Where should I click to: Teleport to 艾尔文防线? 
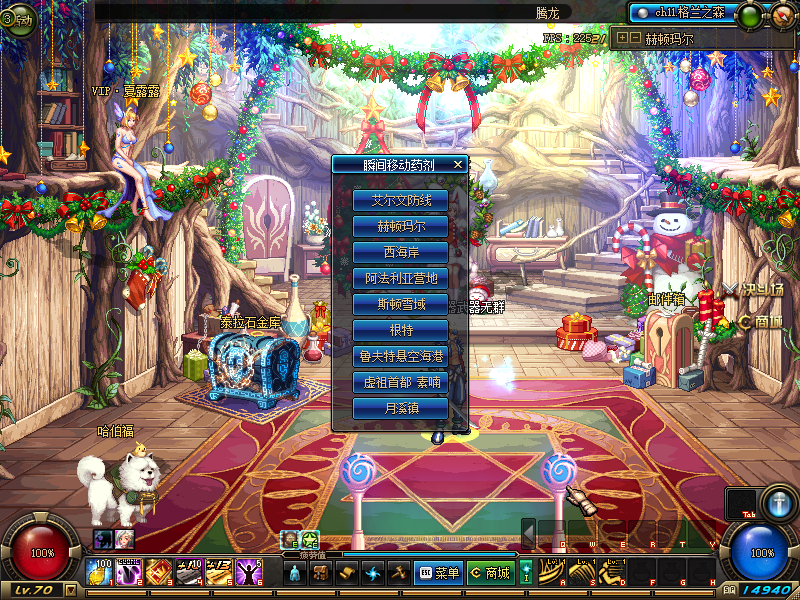[400, 200]
